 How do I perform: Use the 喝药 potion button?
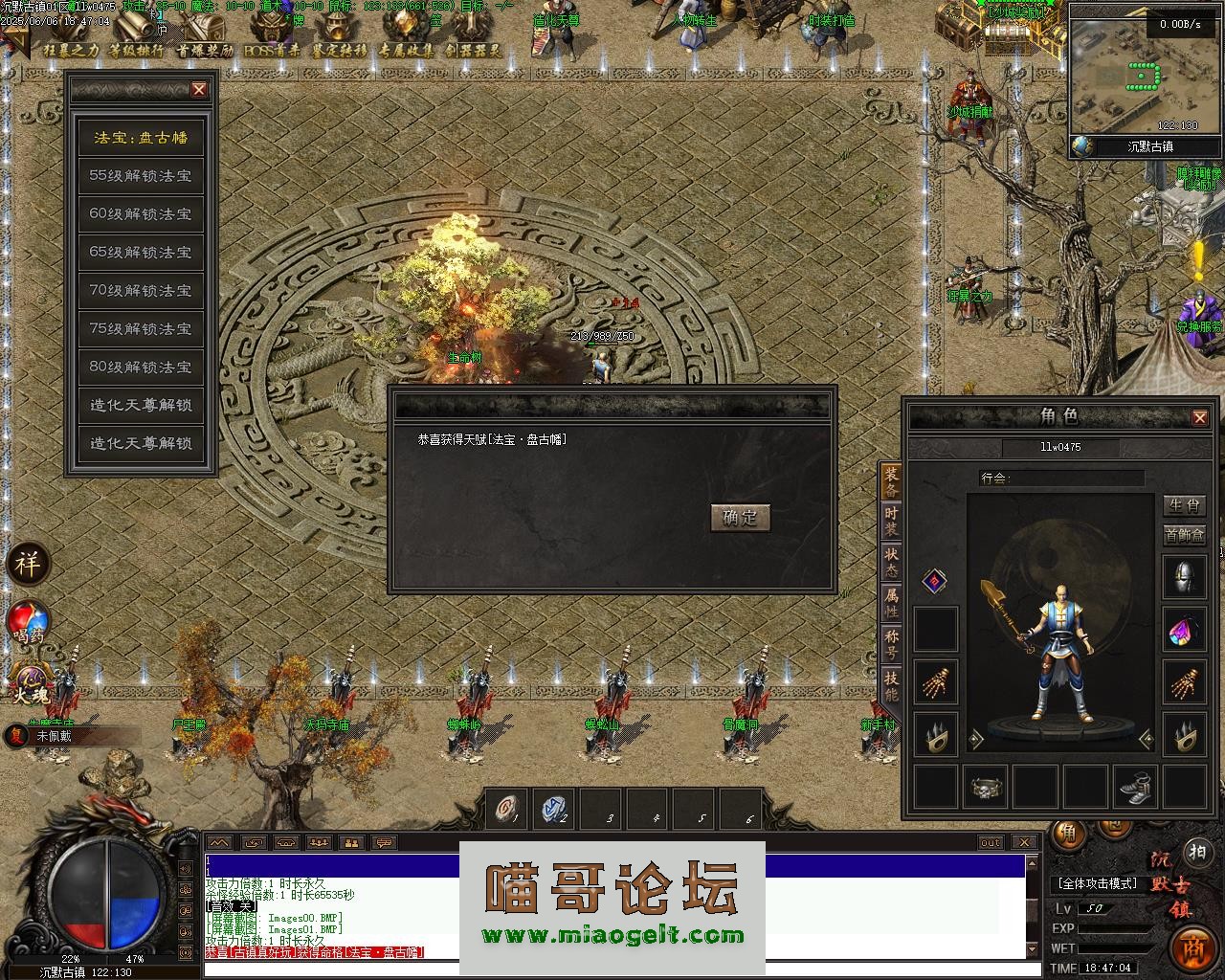(x=28, y=622)
